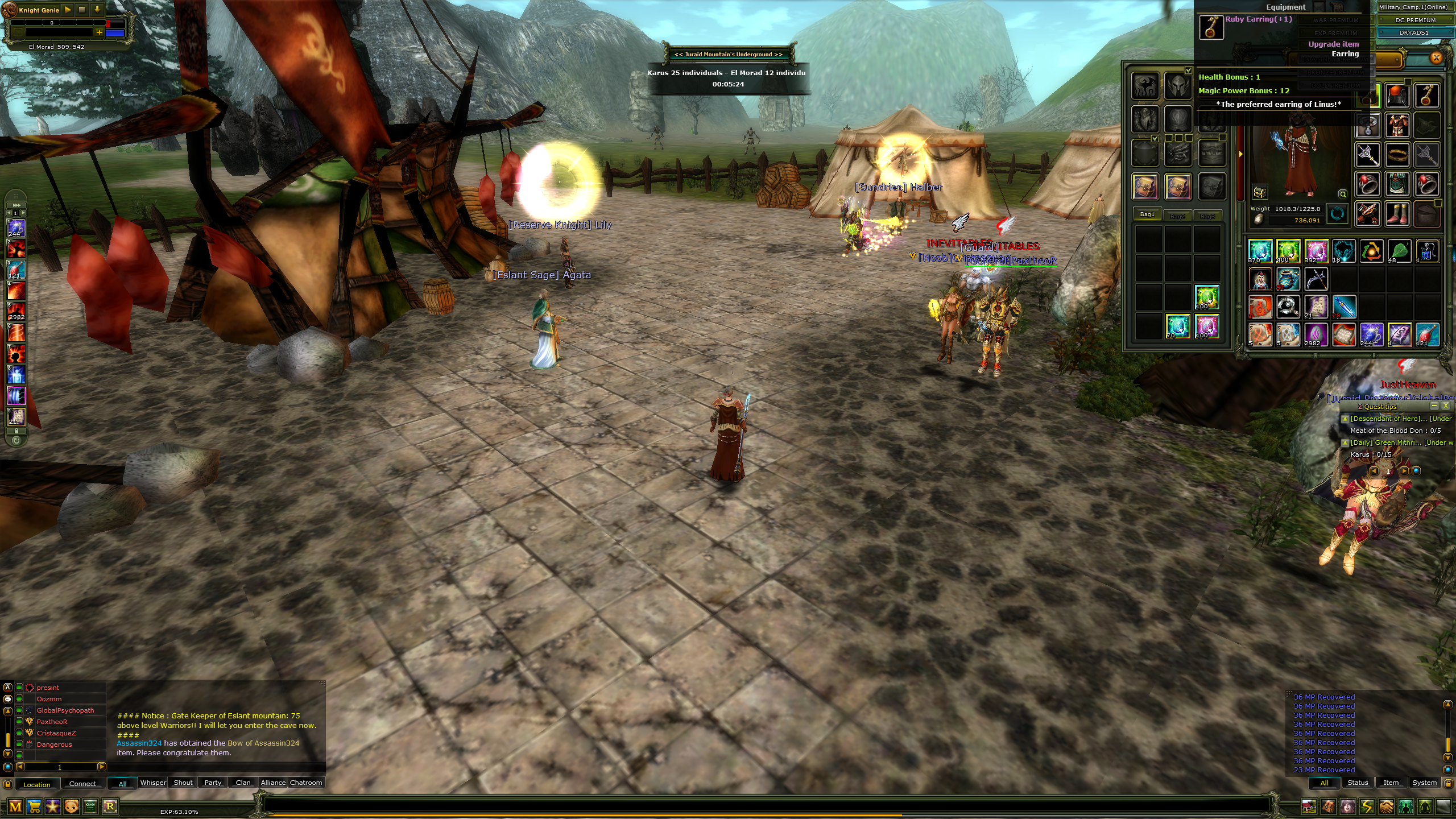1456x819 pixels.
Task: Open the Whisper chat tab
Action: click(x=153, y=783)
